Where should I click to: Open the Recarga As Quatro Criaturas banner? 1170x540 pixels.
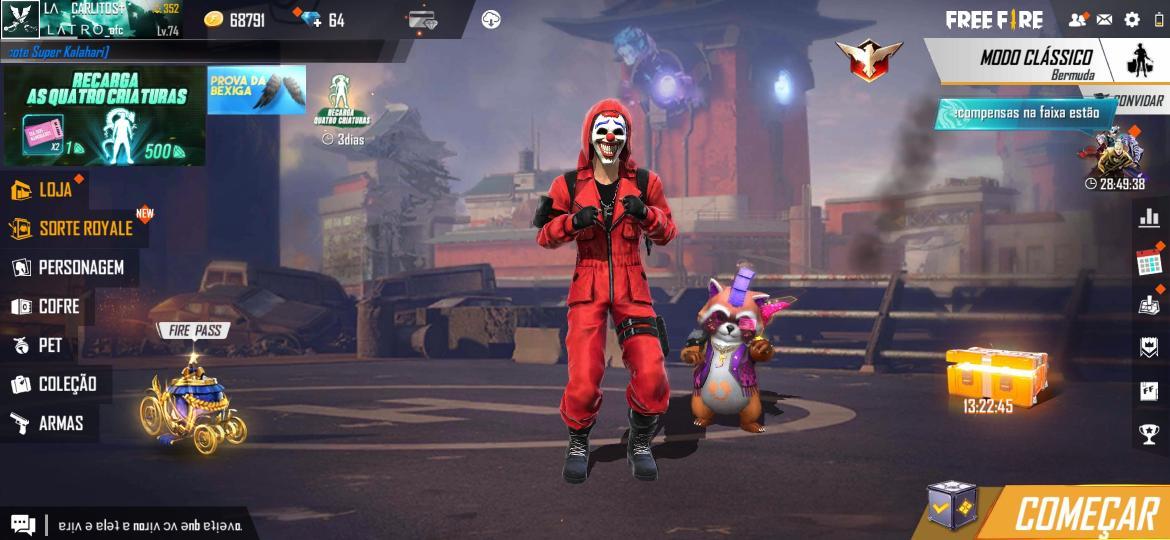point(105,117)
